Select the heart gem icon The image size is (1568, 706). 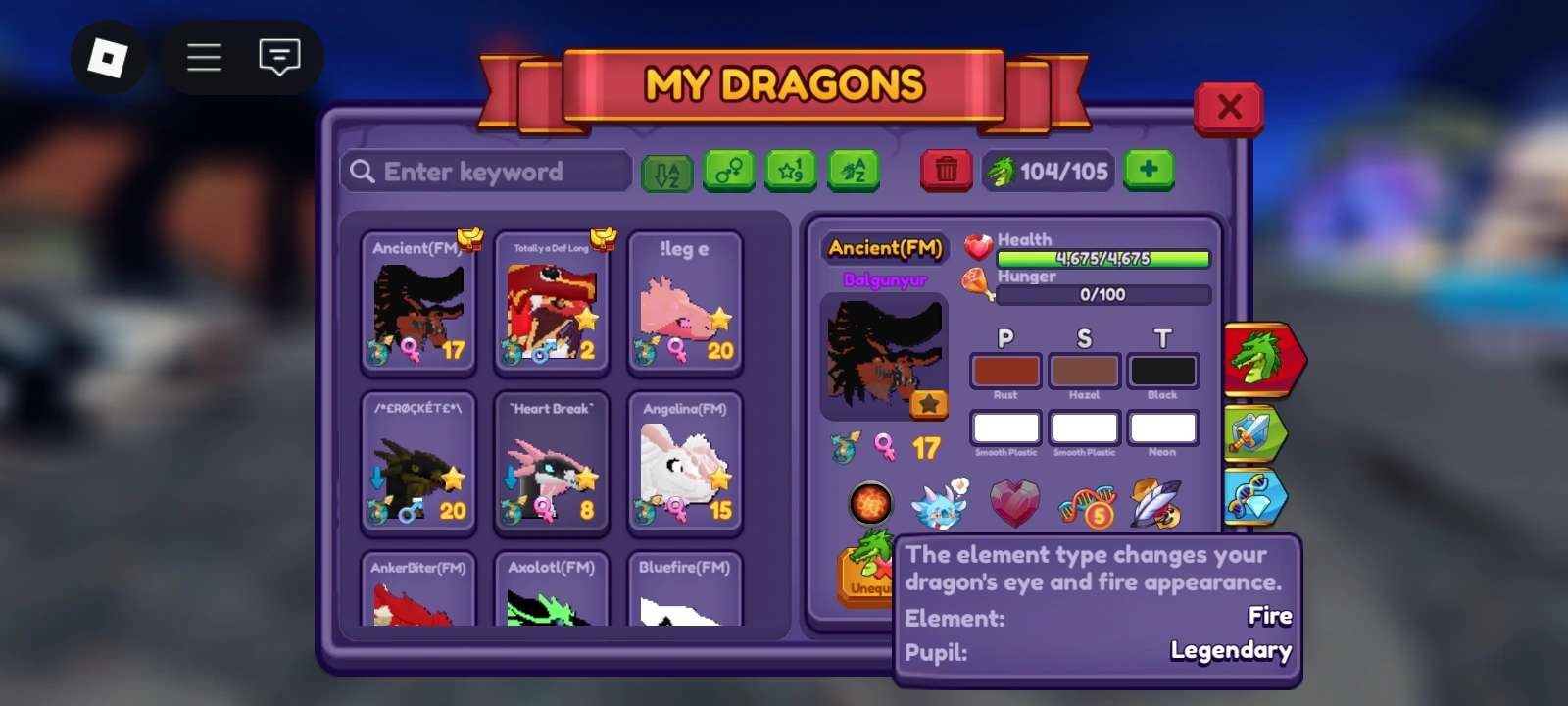point(1014,502)
